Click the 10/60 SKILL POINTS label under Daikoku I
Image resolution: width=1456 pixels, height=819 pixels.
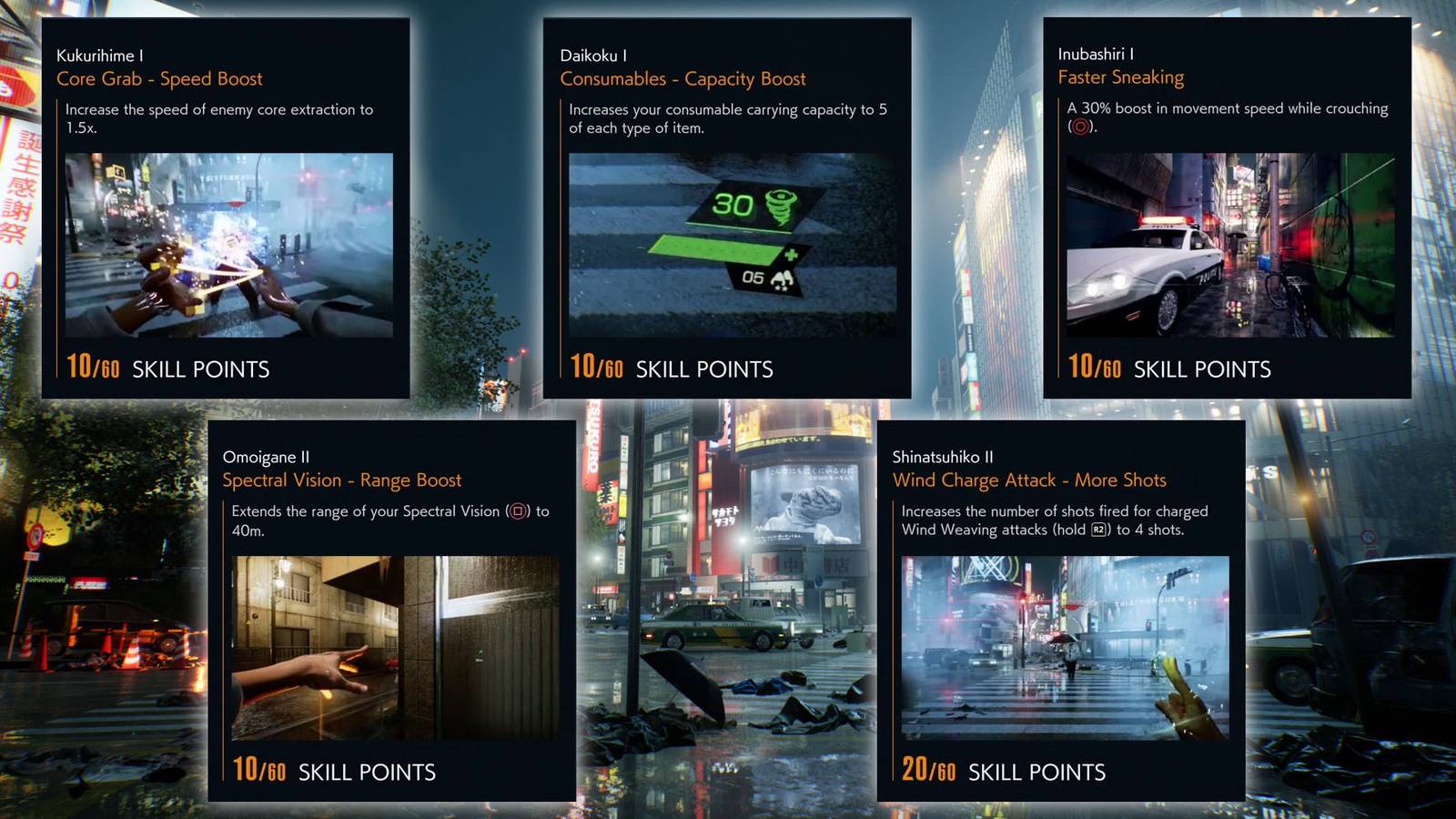[x=671, y=369]
